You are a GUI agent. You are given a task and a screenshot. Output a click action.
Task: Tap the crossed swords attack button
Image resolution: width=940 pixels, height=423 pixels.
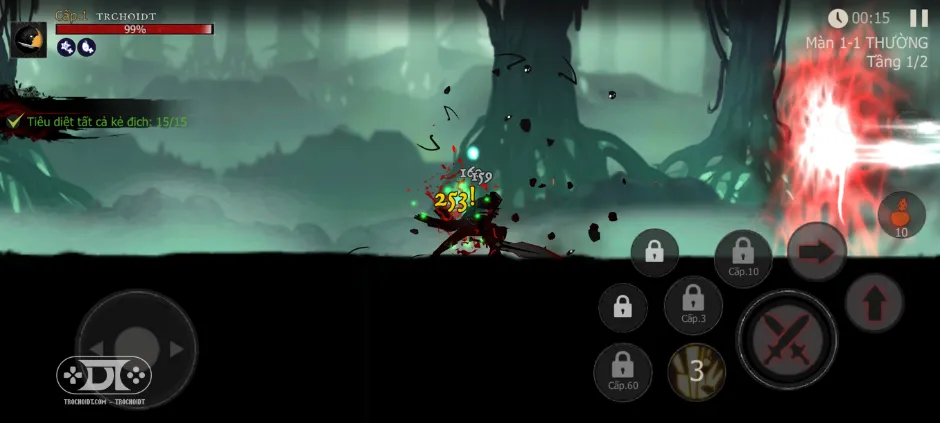click(x=786, y=340)
